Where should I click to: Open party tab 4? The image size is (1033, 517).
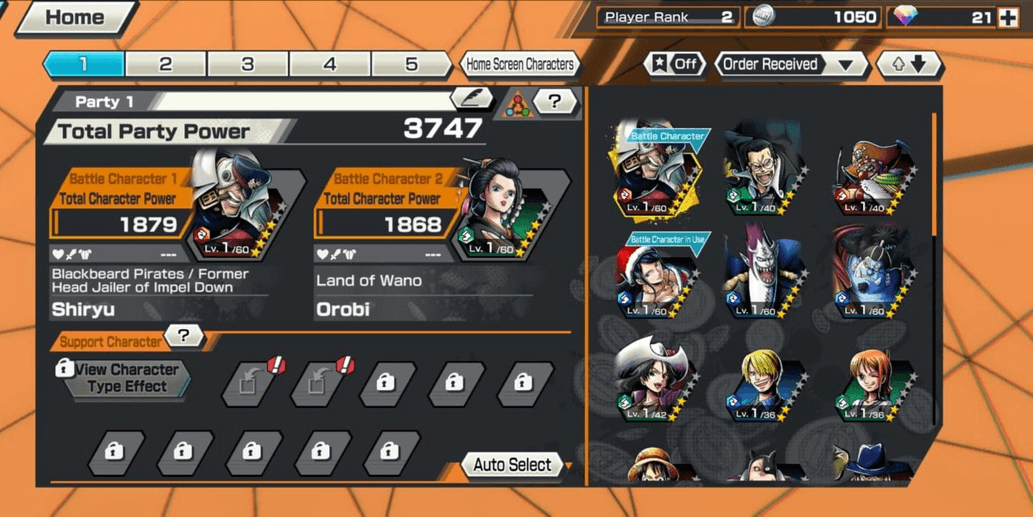330,64
